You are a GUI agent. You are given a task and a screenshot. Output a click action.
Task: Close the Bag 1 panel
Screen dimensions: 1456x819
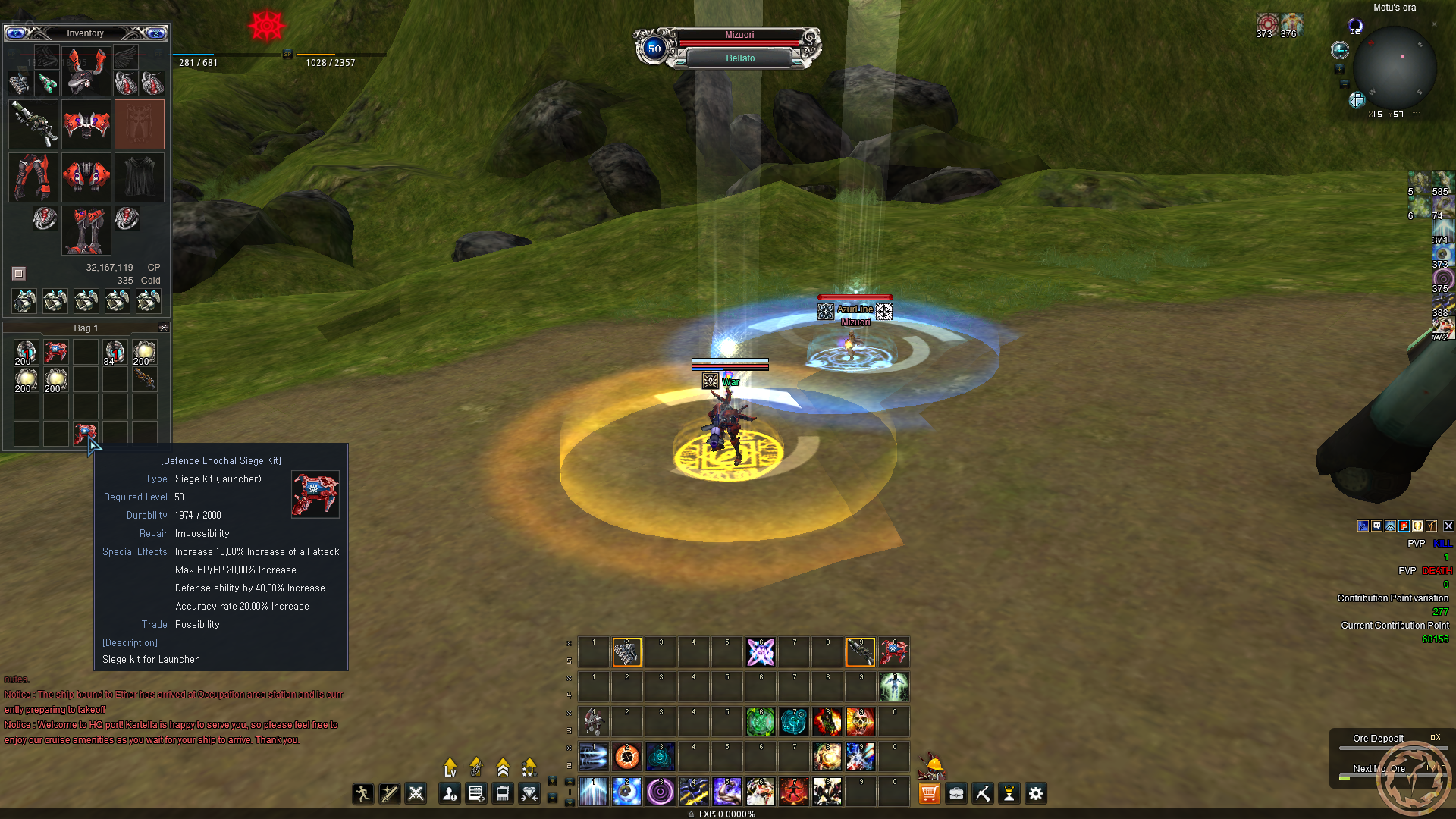[x=164, y=328]
